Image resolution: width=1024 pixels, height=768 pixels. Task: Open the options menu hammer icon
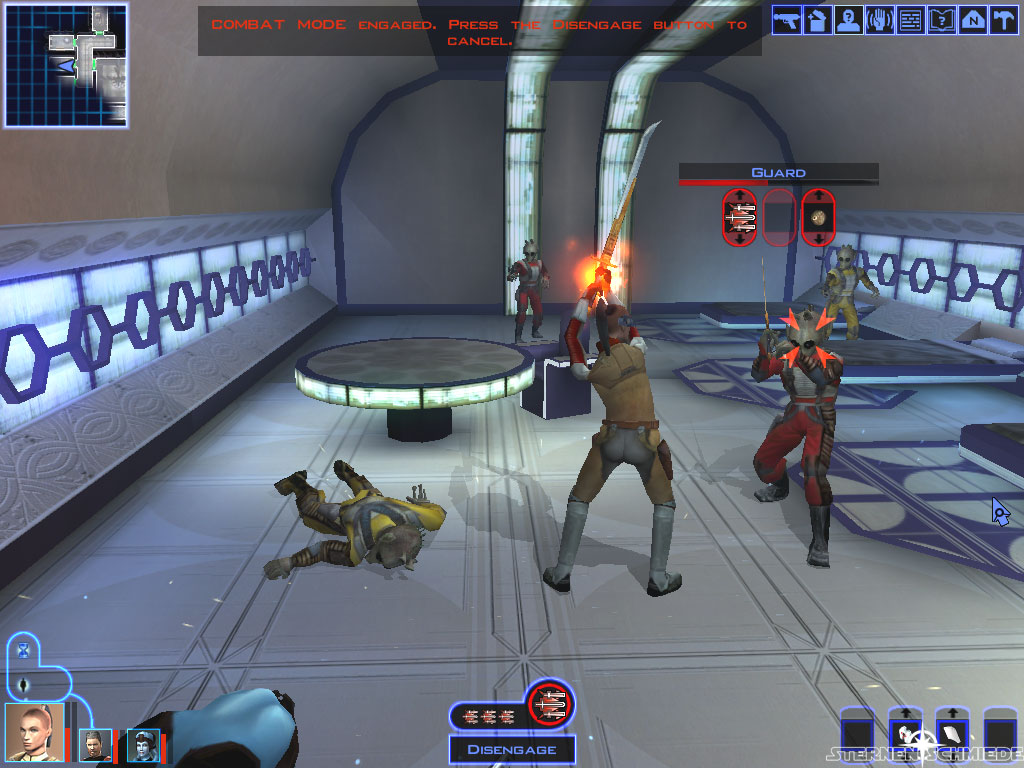(1002, 20)
